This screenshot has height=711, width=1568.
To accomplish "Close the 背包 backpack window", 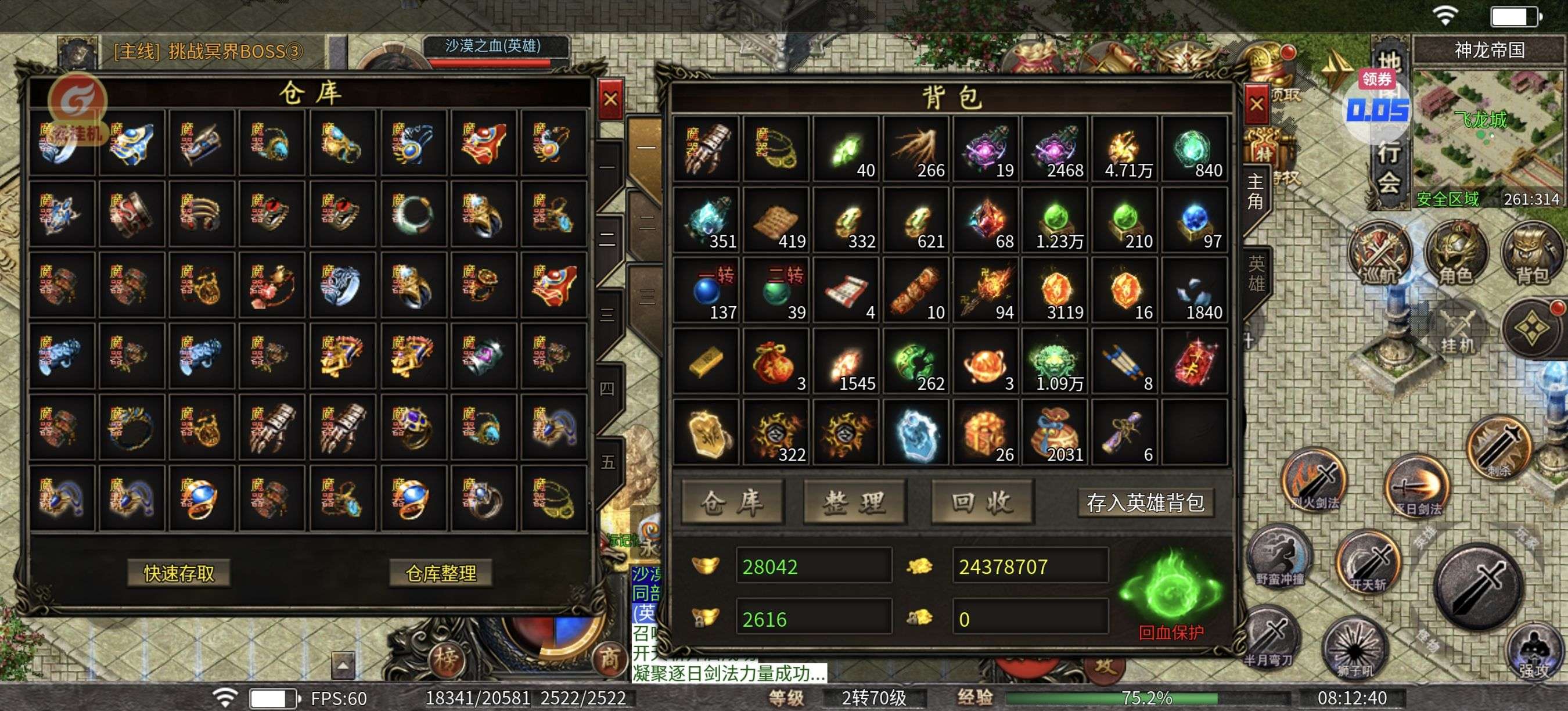I will (1256, 105).
